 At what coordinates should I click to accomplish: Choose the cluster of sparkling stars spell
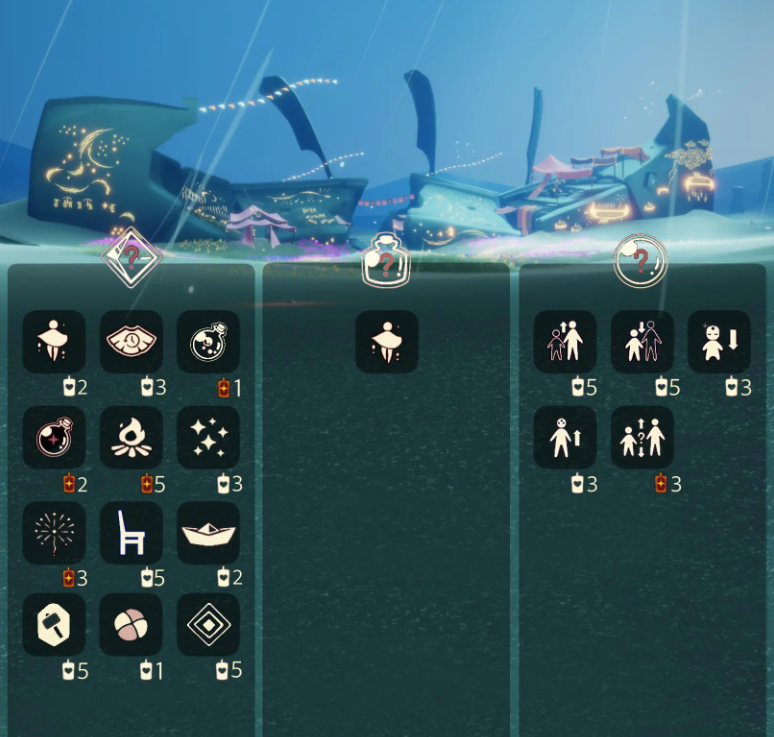(x=208, y=437)
